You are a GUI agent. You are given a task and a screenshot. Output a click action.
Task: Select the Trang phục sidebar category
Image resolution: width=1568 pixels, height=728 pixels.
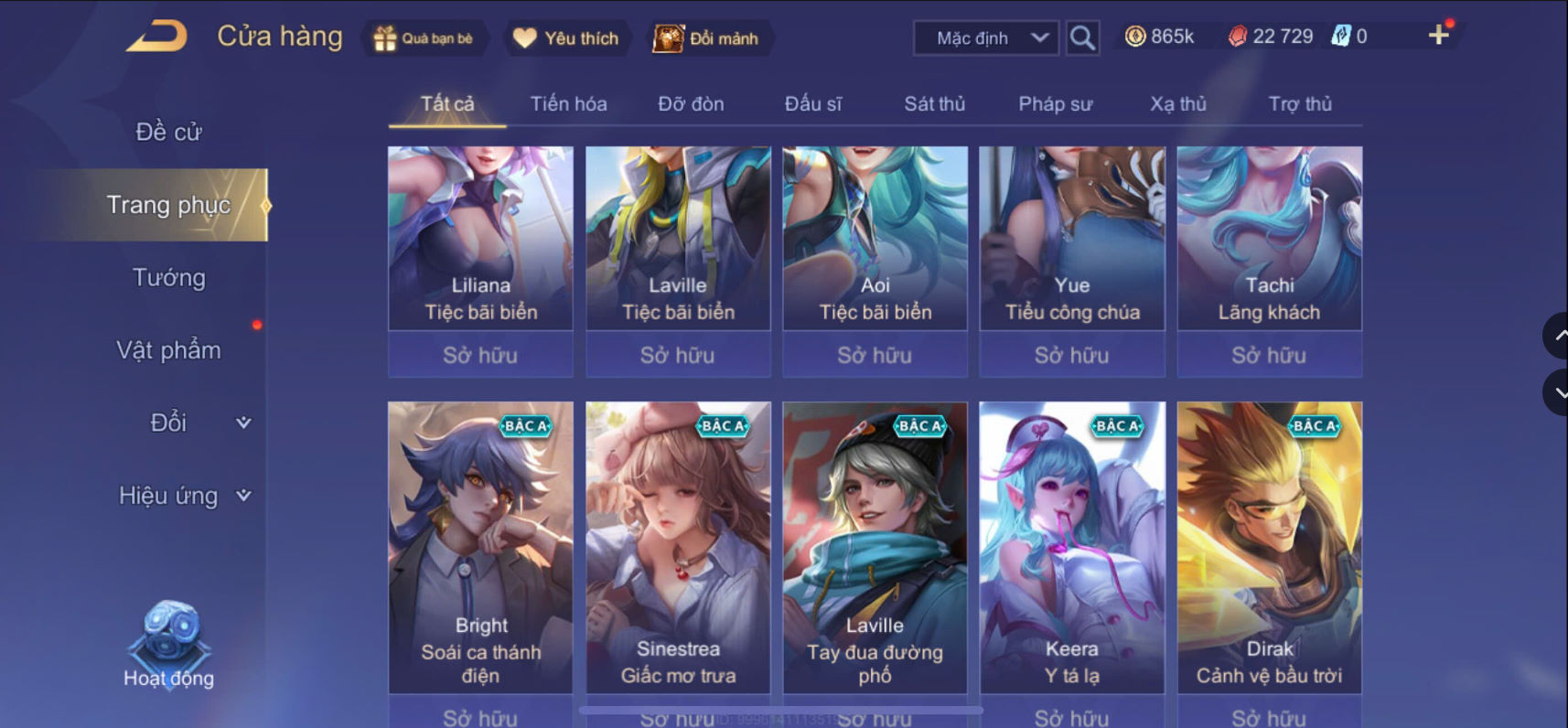pyautogui.click(x=169, y=206)
